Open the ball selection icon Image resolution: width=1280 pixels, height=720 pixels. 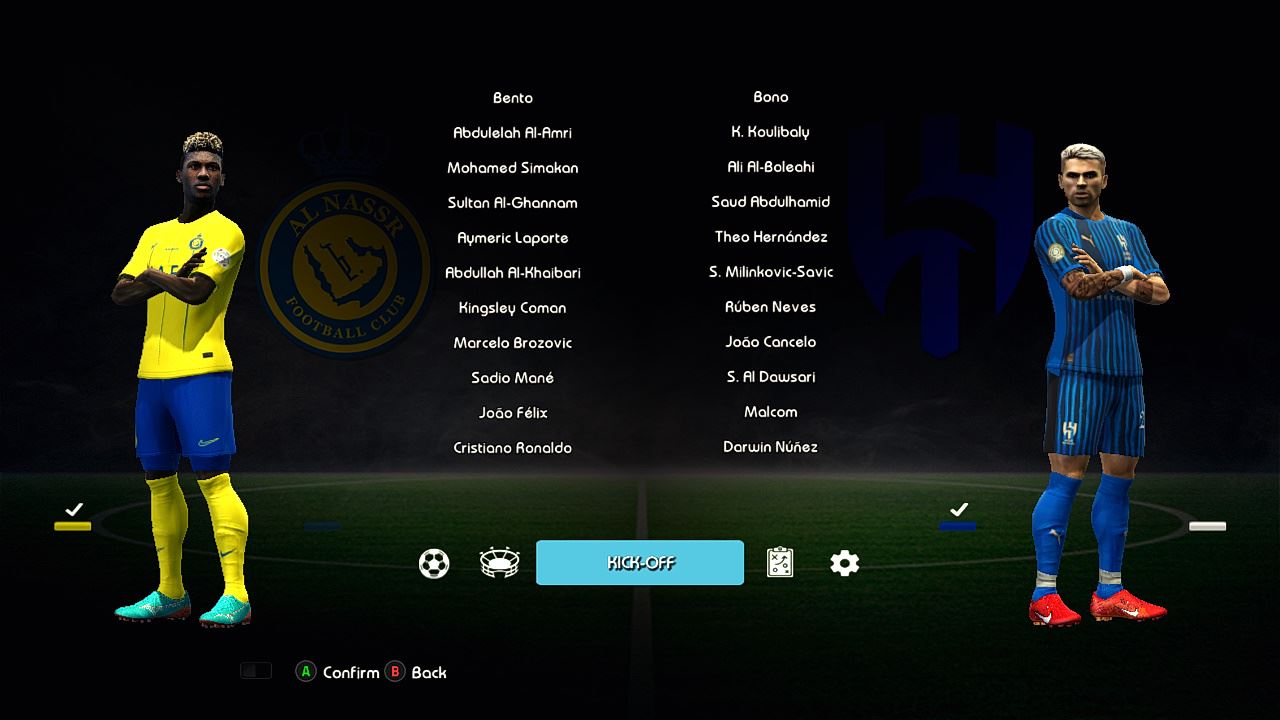434,564
